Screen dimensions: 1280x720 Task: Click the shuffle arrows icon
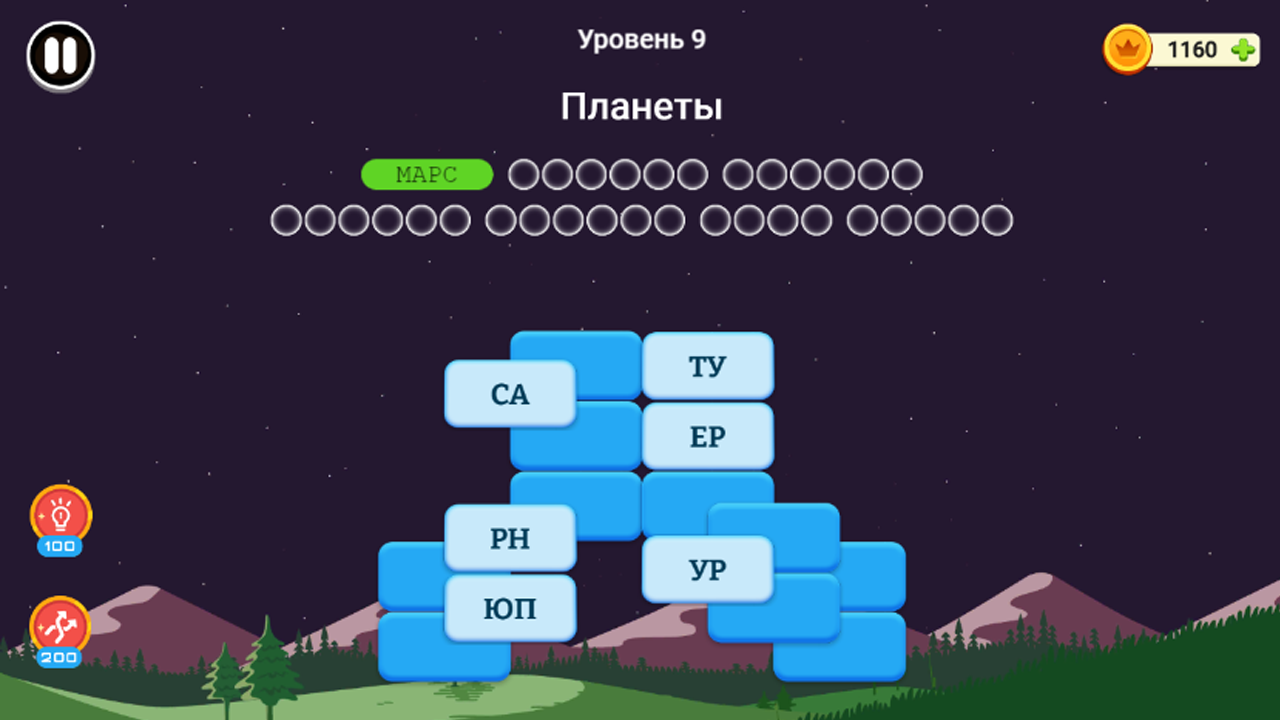pos(60,623)
